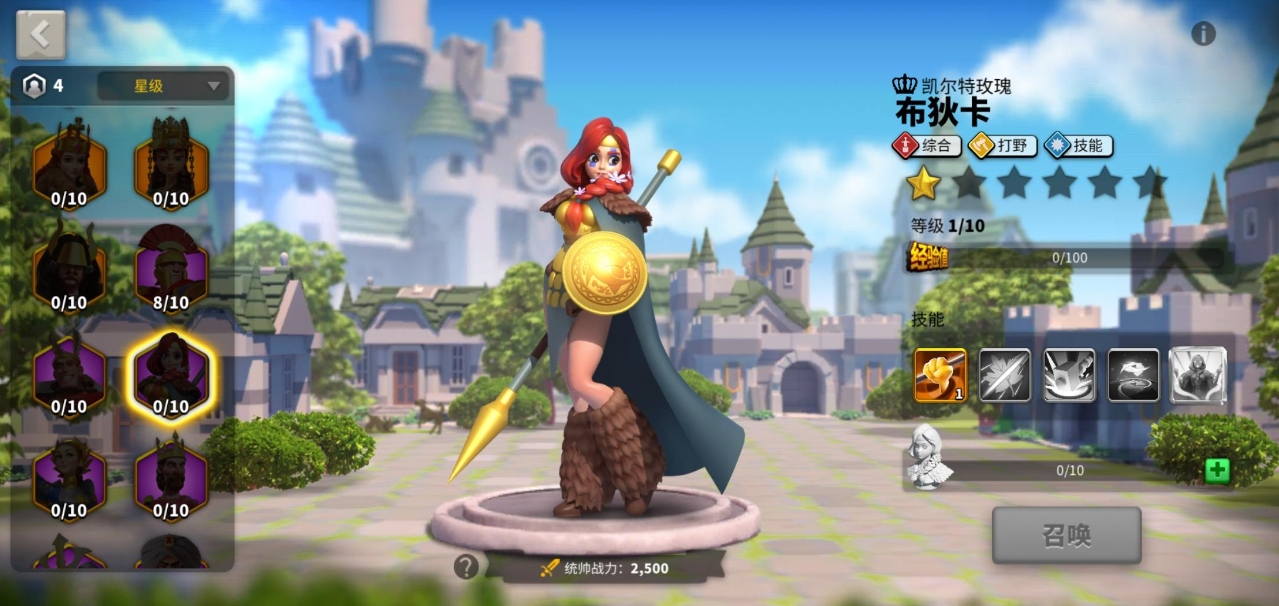Click the 打野 talent tag
Image resolution: width=1279 pixels, height=606 pixels.
click(x=1003, y=146)
